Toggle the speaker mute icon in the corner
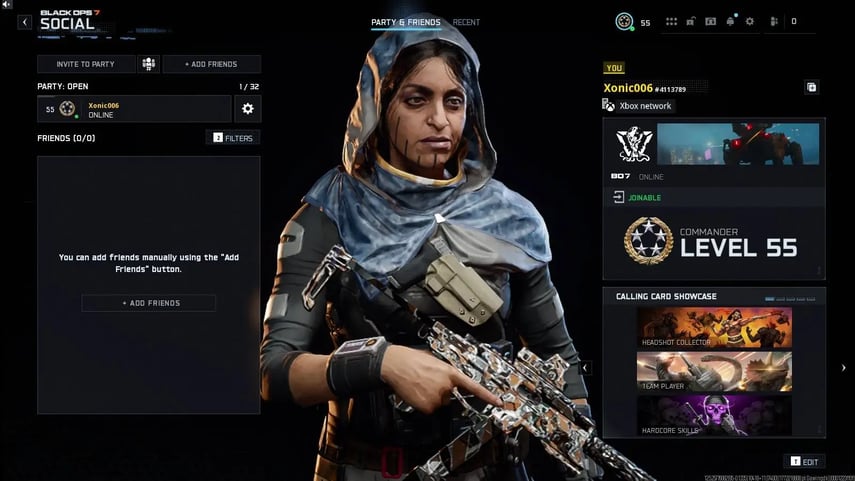This screenshot has height=481, width=855. point(7,5)
